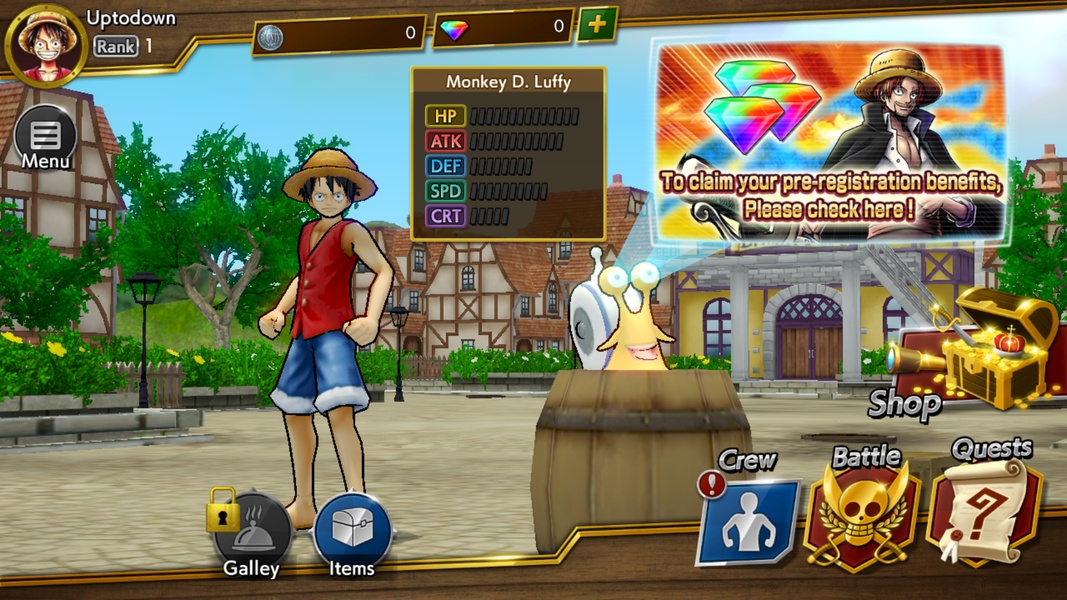Screen dimensions: 1067x600
Task: Tap Luffy's player profile portrait
Action: tap(45, 46)
